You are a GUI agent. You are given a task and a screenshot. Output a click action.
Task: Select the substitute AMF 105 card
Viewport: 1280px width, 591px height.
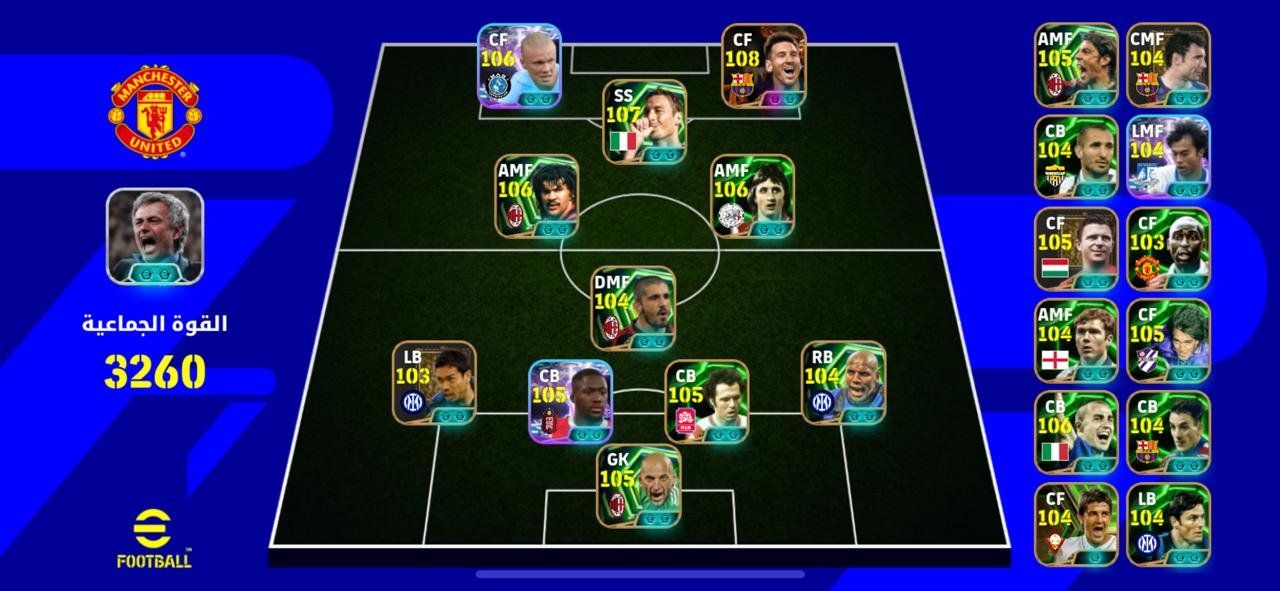click(1076, 65)
